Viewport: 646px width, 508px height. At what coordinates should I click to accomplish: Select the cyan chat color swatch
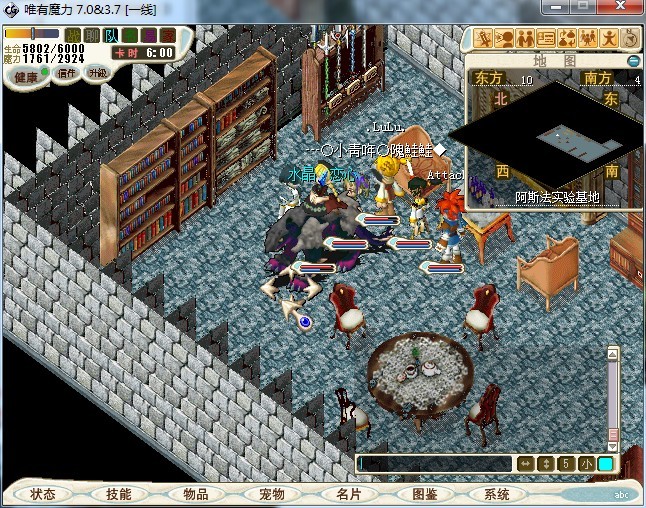[x=605, y=463]
